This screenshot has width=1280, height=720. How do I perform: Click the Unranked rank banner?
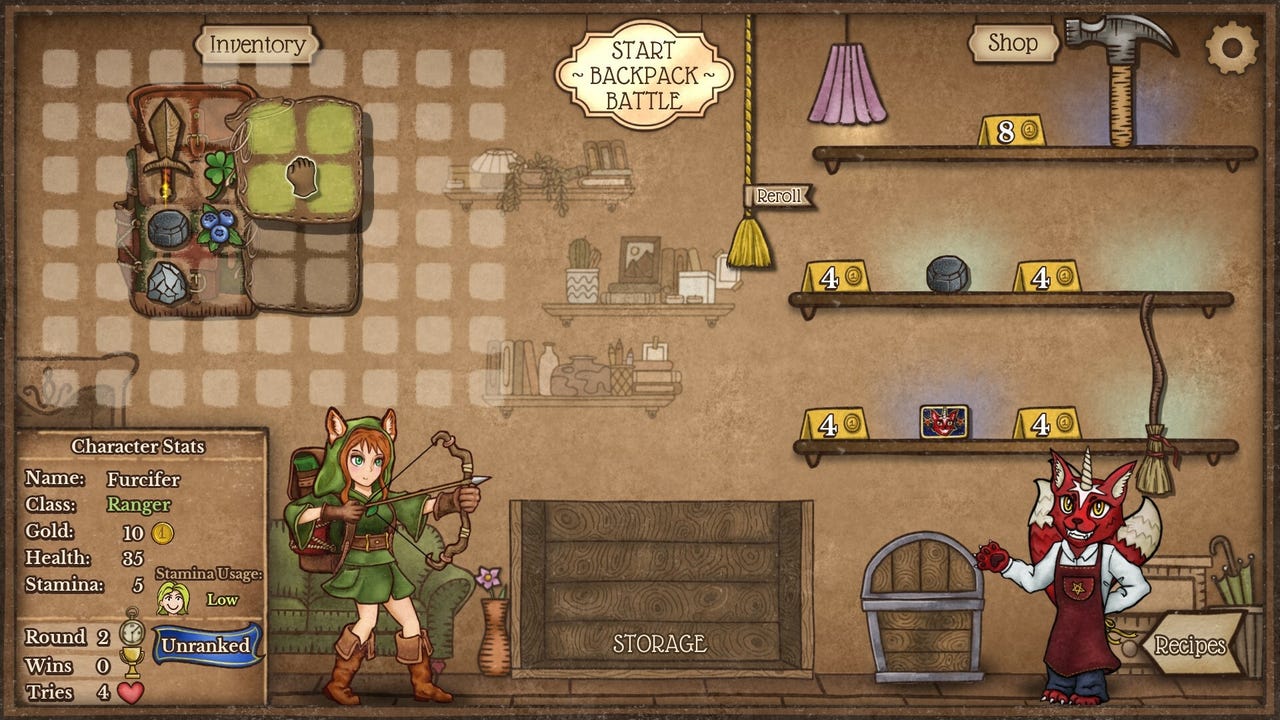tap(205, 645)
